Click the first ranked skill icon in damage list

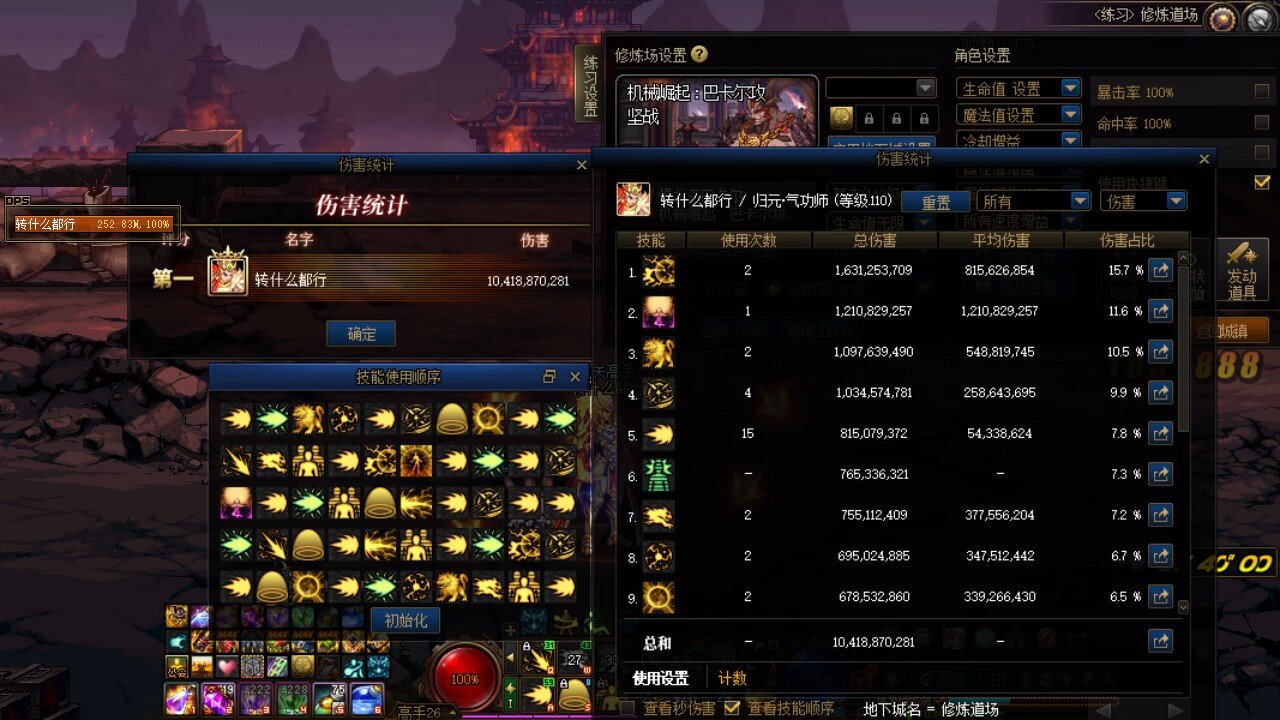(x=659, y=270)
